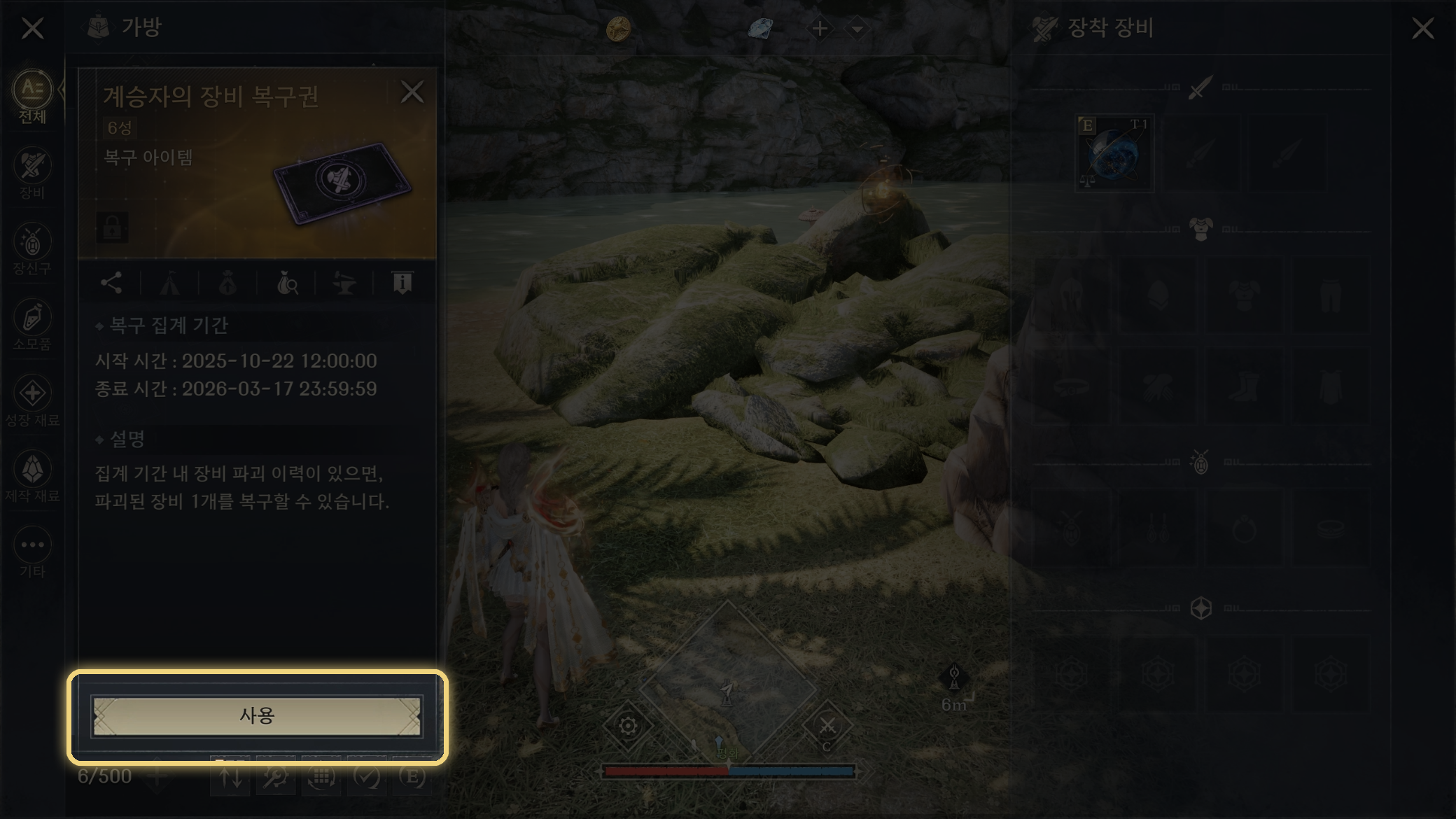Open the currency dropdown arrow

[857, 29]
